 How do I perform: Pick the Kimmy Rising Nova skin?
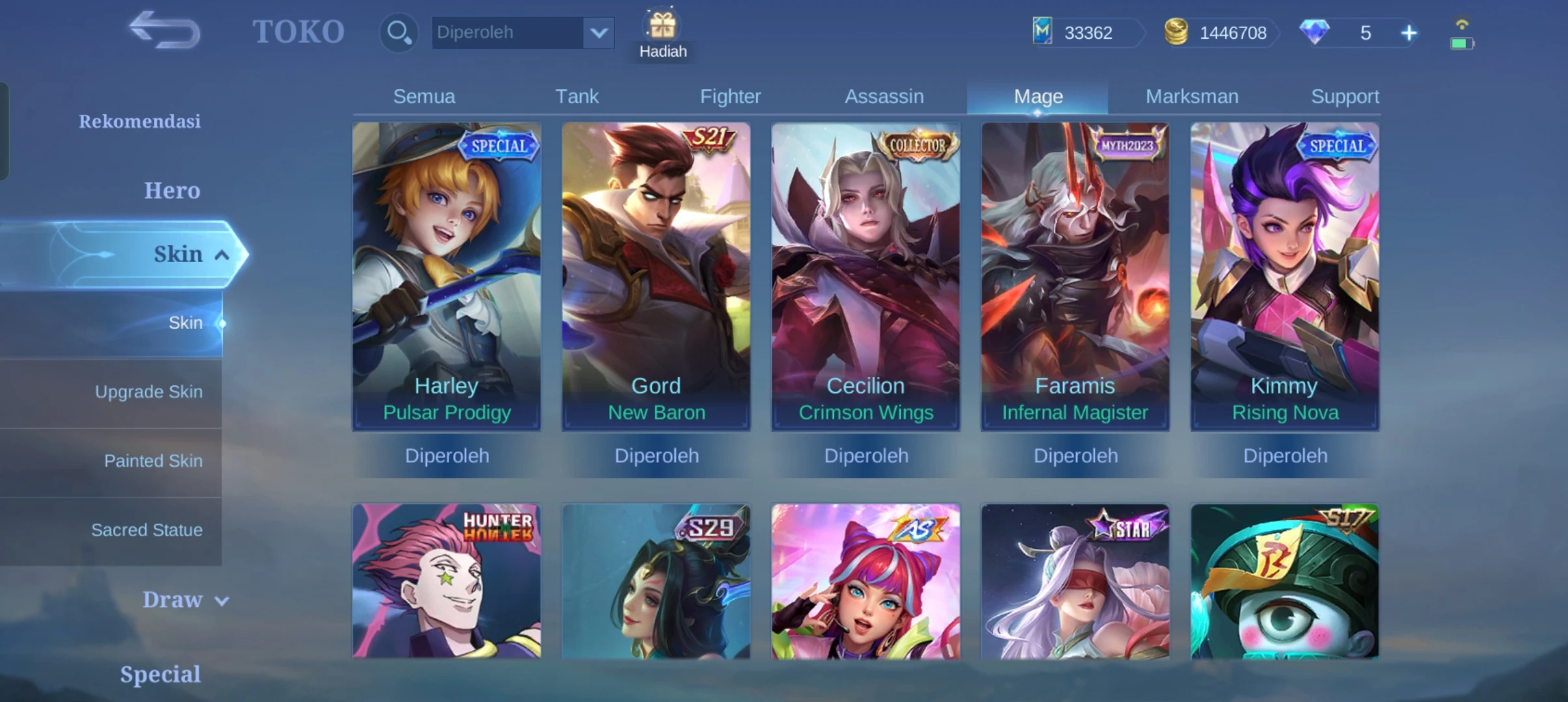pos(1285,276)
